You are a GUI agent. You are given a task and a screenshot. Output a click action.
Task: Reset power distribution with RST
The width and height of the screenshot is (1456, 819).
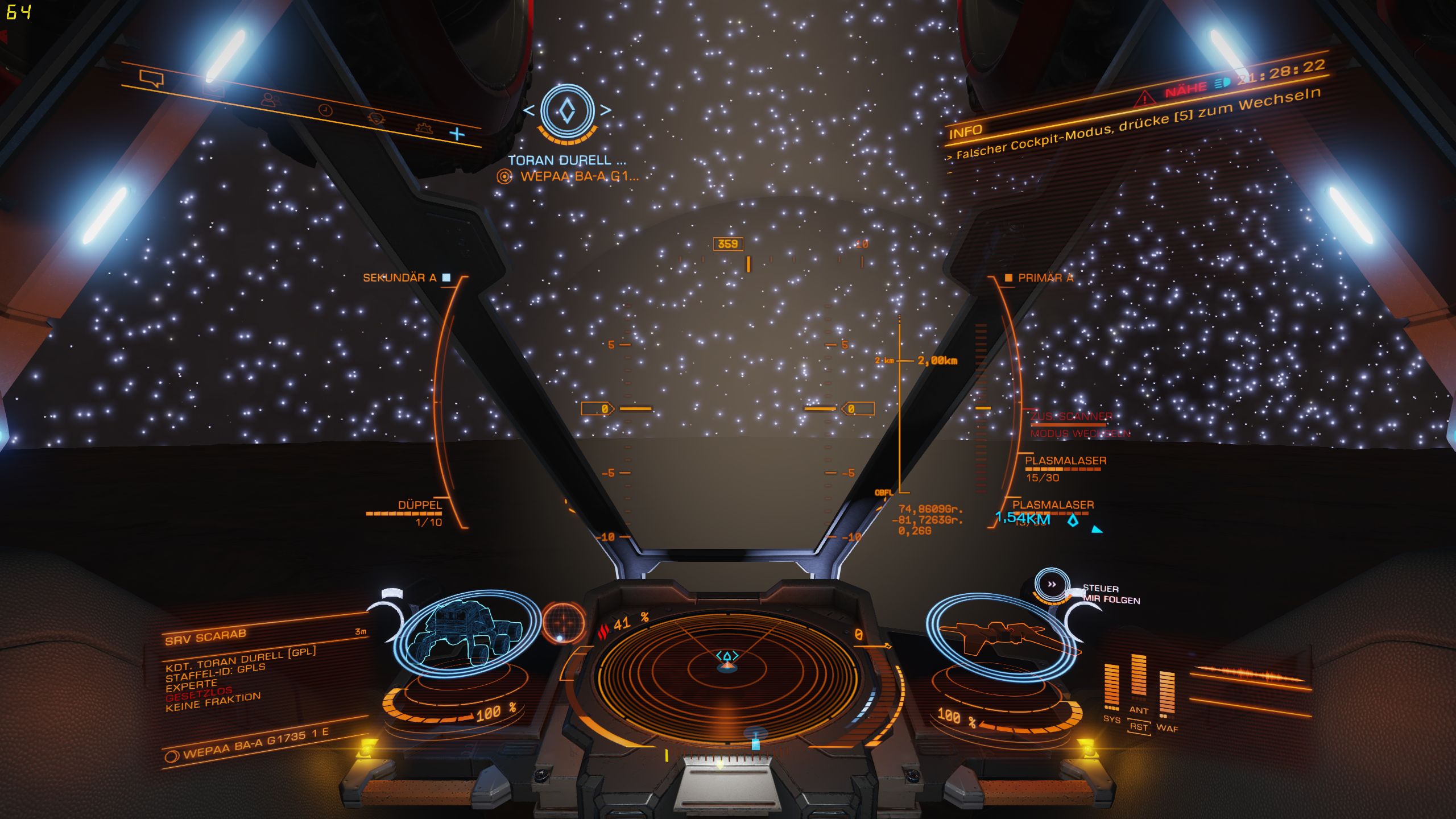(x=1139, y=727)
